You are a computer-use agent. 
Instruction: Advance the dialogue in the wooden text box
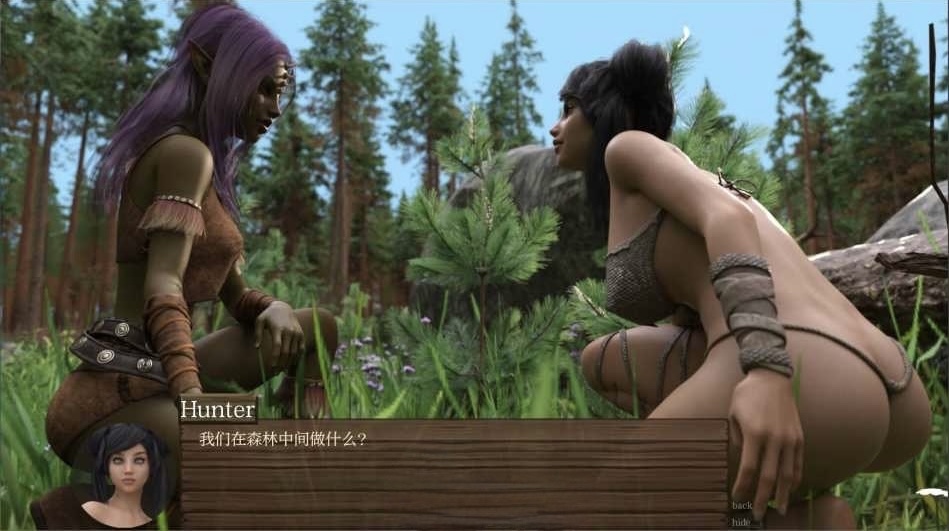click(454, 472)
